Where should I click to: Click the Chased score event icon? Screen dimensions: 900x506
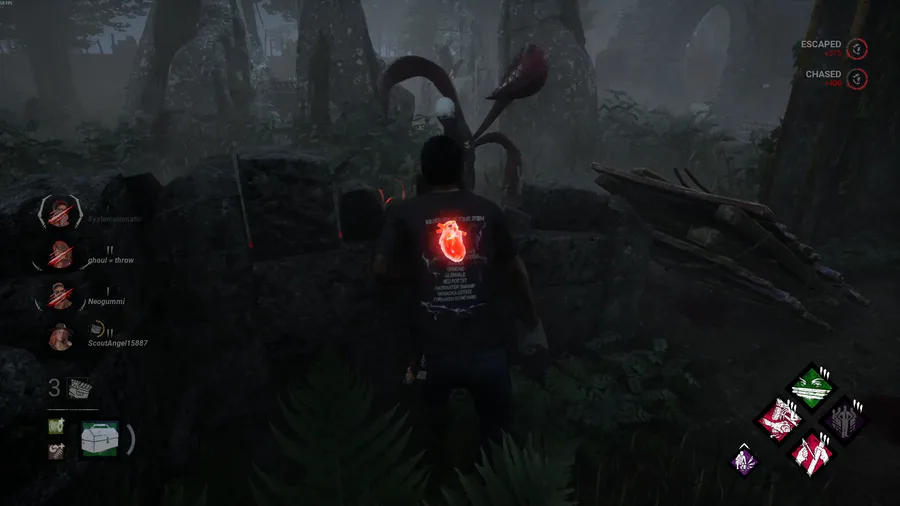pyautogui.click(x=857, y=78)
